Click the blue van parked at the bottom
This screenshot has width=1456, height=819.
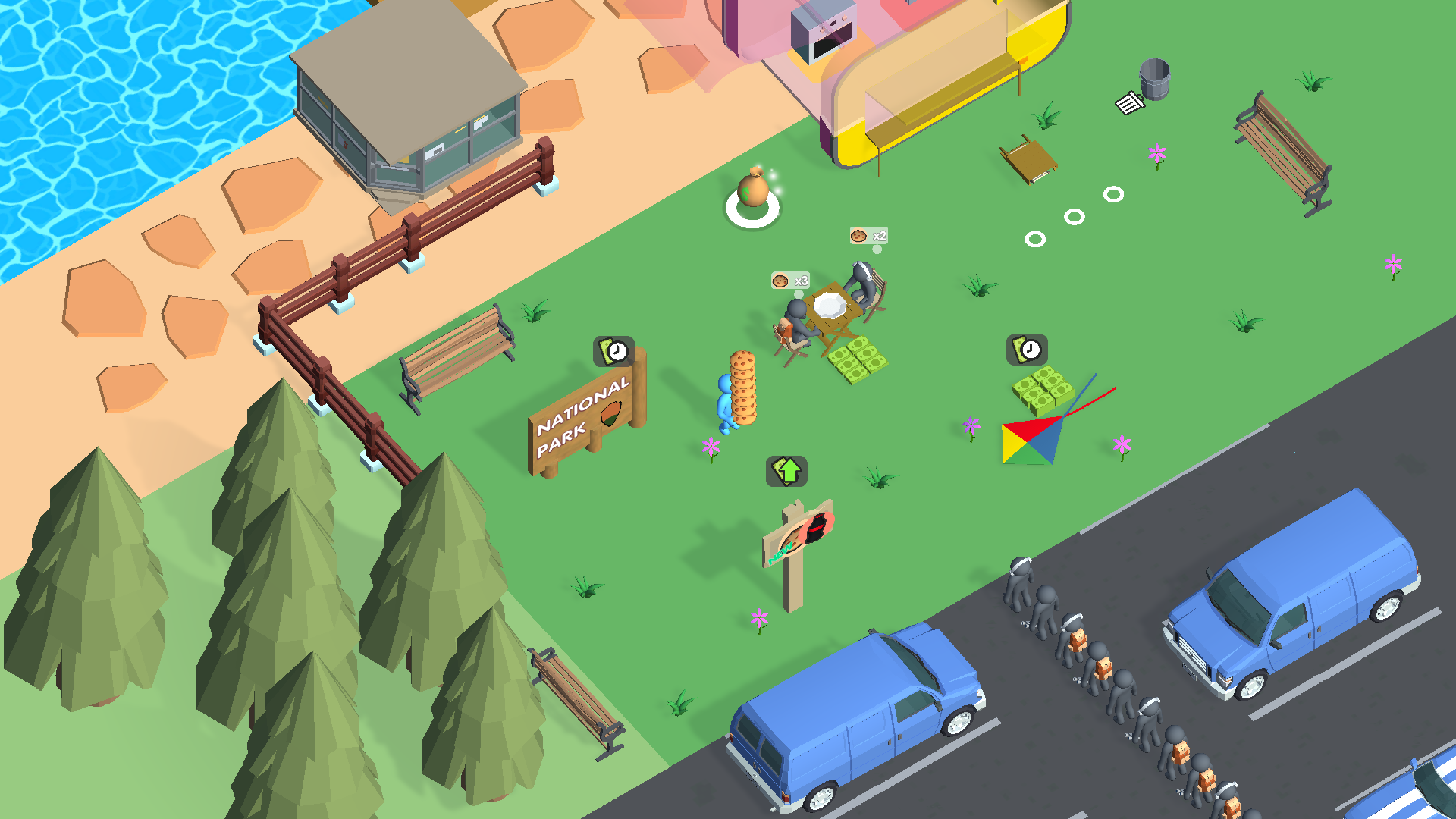pyautogui.click(x=857, y=720)
